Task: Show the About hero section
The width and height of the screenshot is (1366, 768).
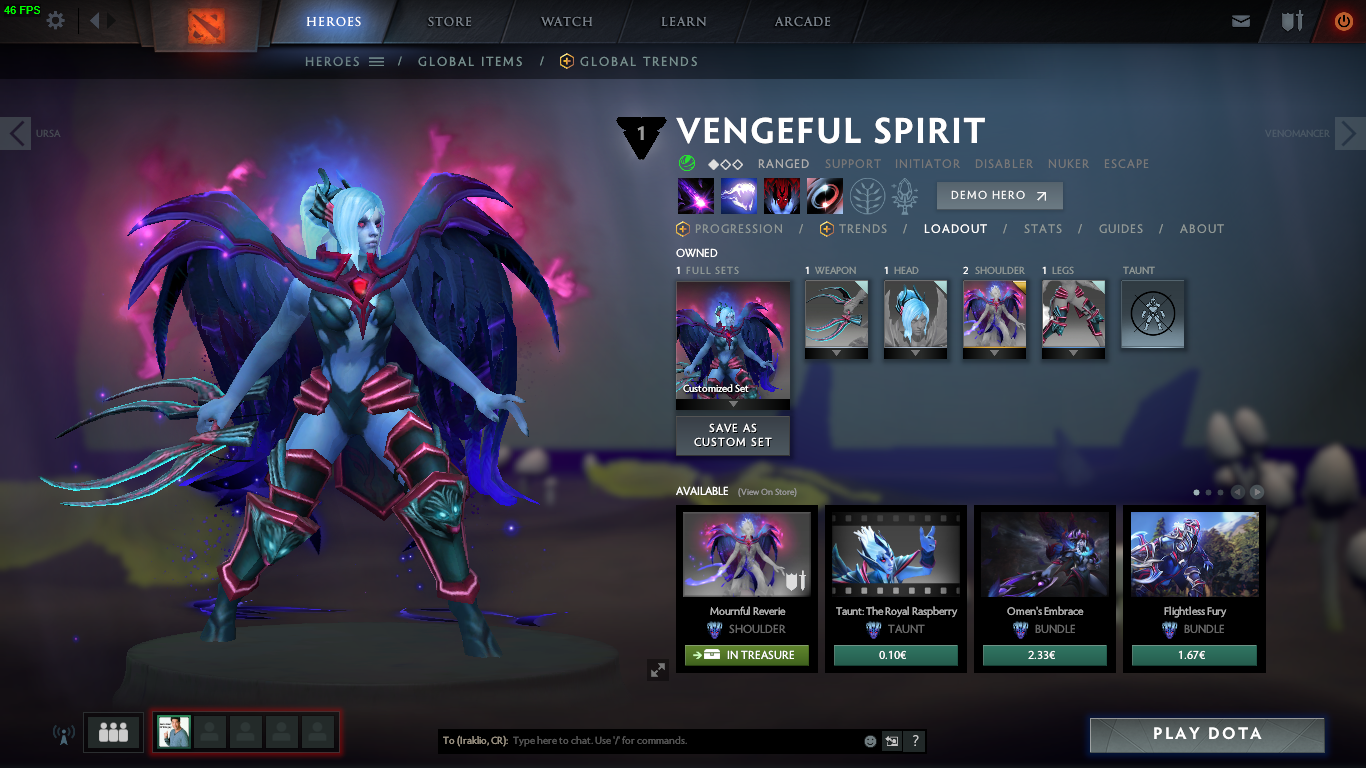Action: (x=1202, y=229)
